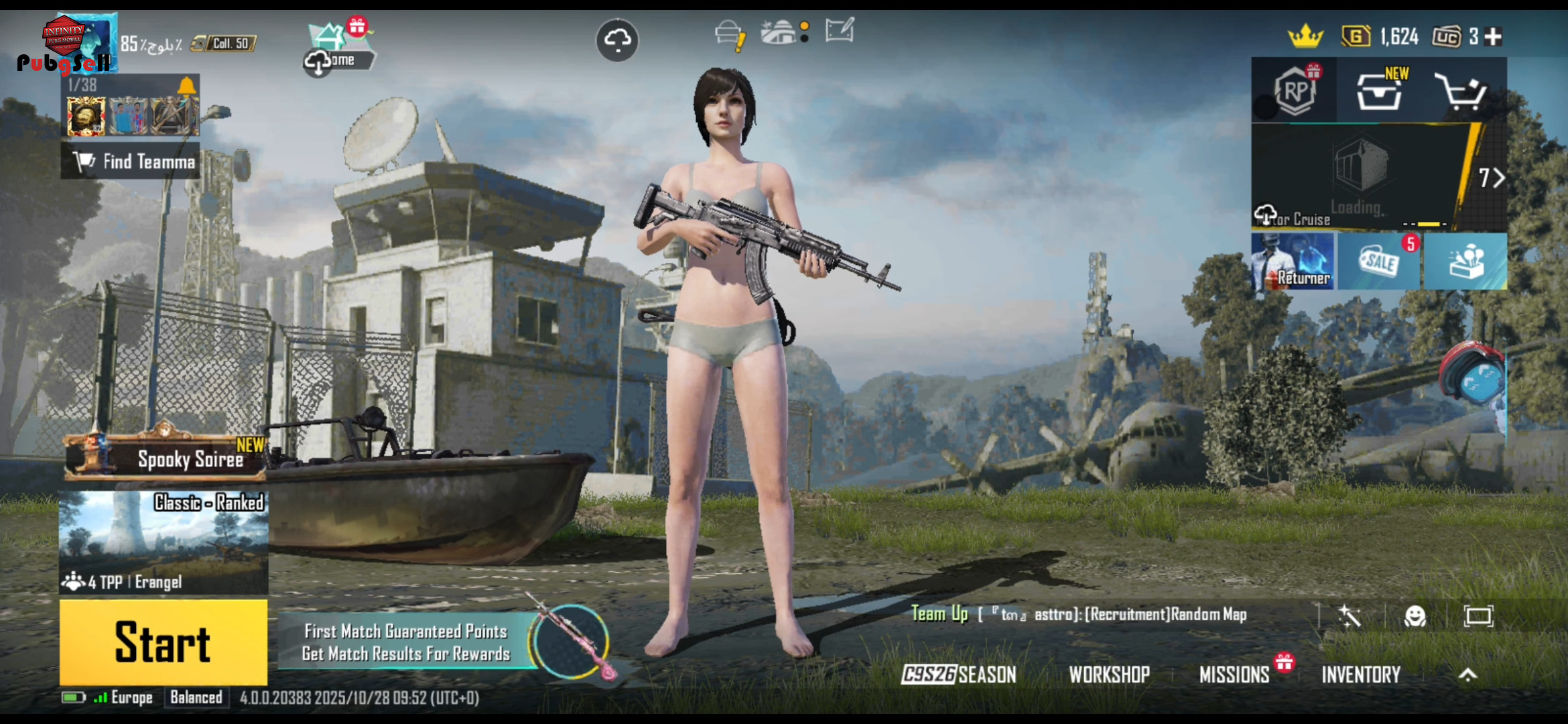The height and width of the screenshot is (724, 1568).
Task: Open the Missions menu
Action: pyautogui.click(x=1234, y=674)
